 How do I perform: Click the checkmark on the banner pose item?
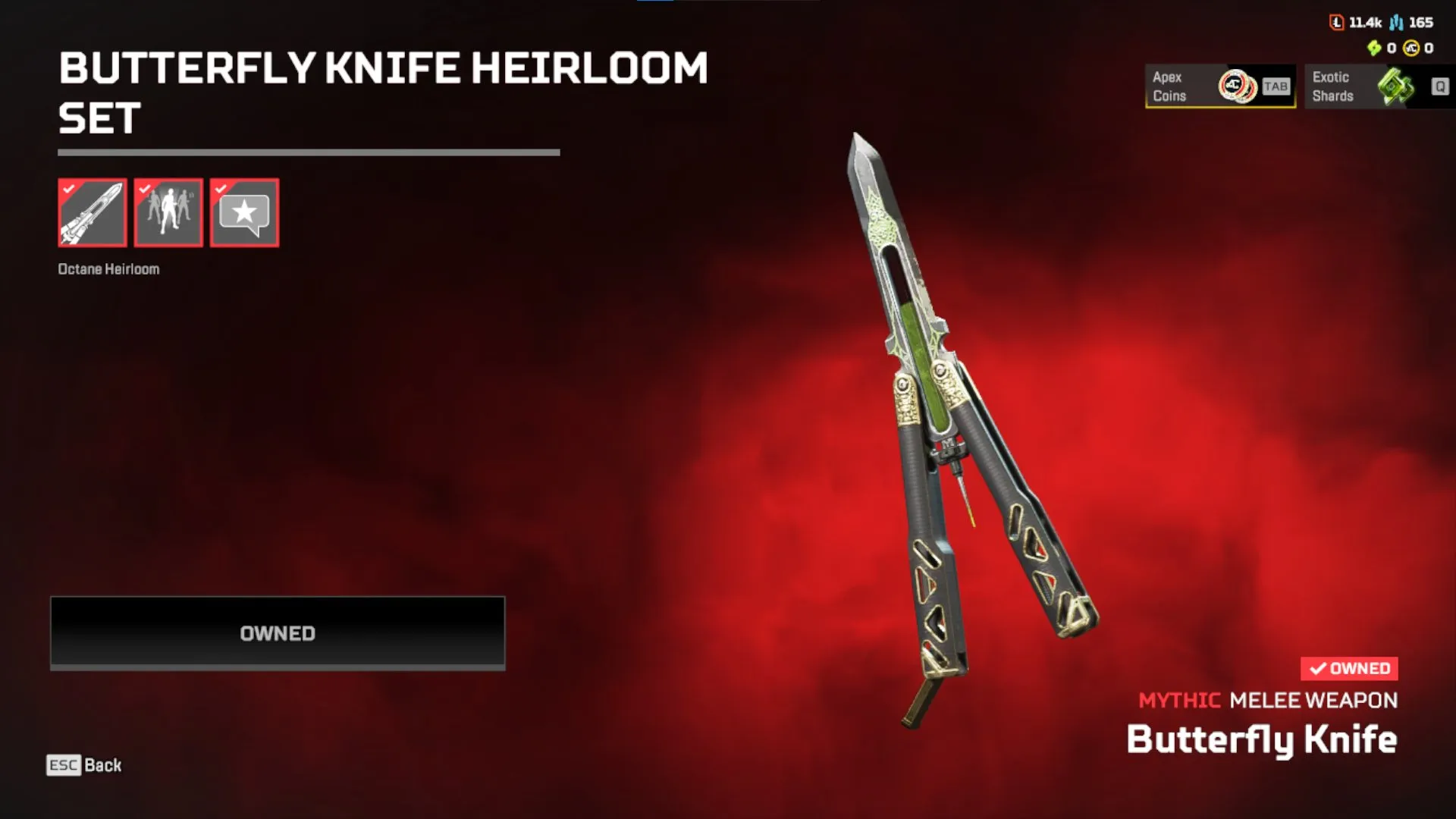[145, 189]
